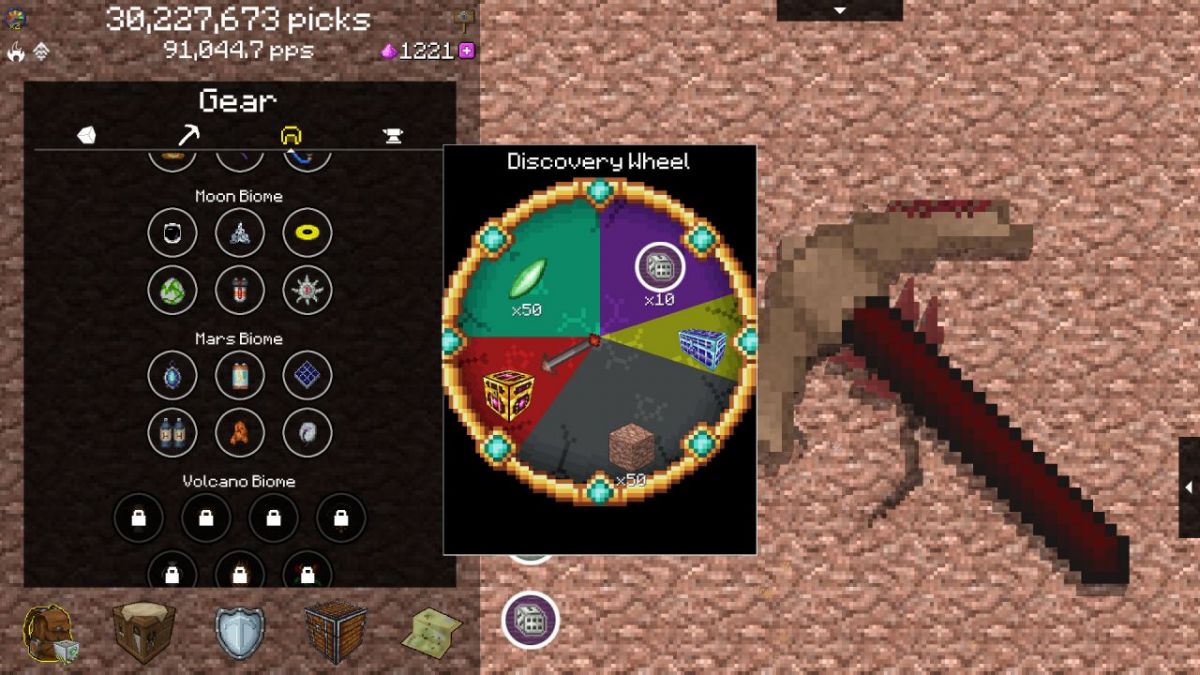Pick the orange flame Mars Biome item
This screenshot has height=675, width=1200.
[238, 433]
